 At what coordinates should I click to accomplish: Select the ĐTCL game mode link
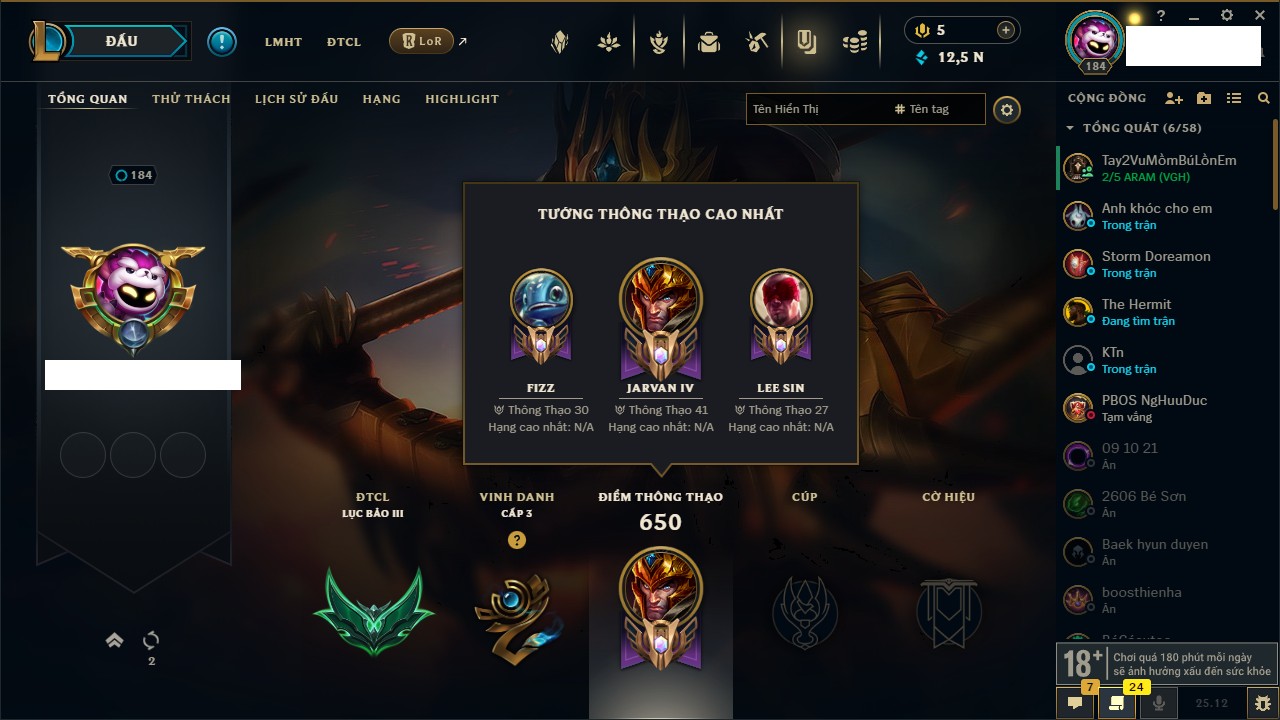point(343,42)
